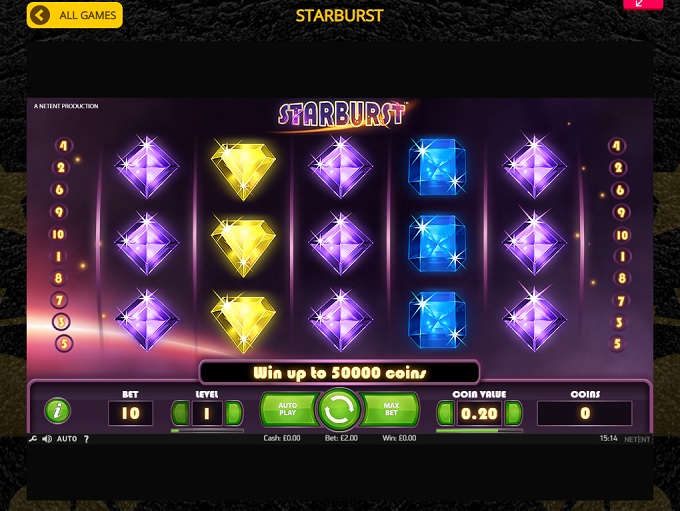Open the question mark help
The height and width of the screenshot is (511, 680).
click(86, 439)
